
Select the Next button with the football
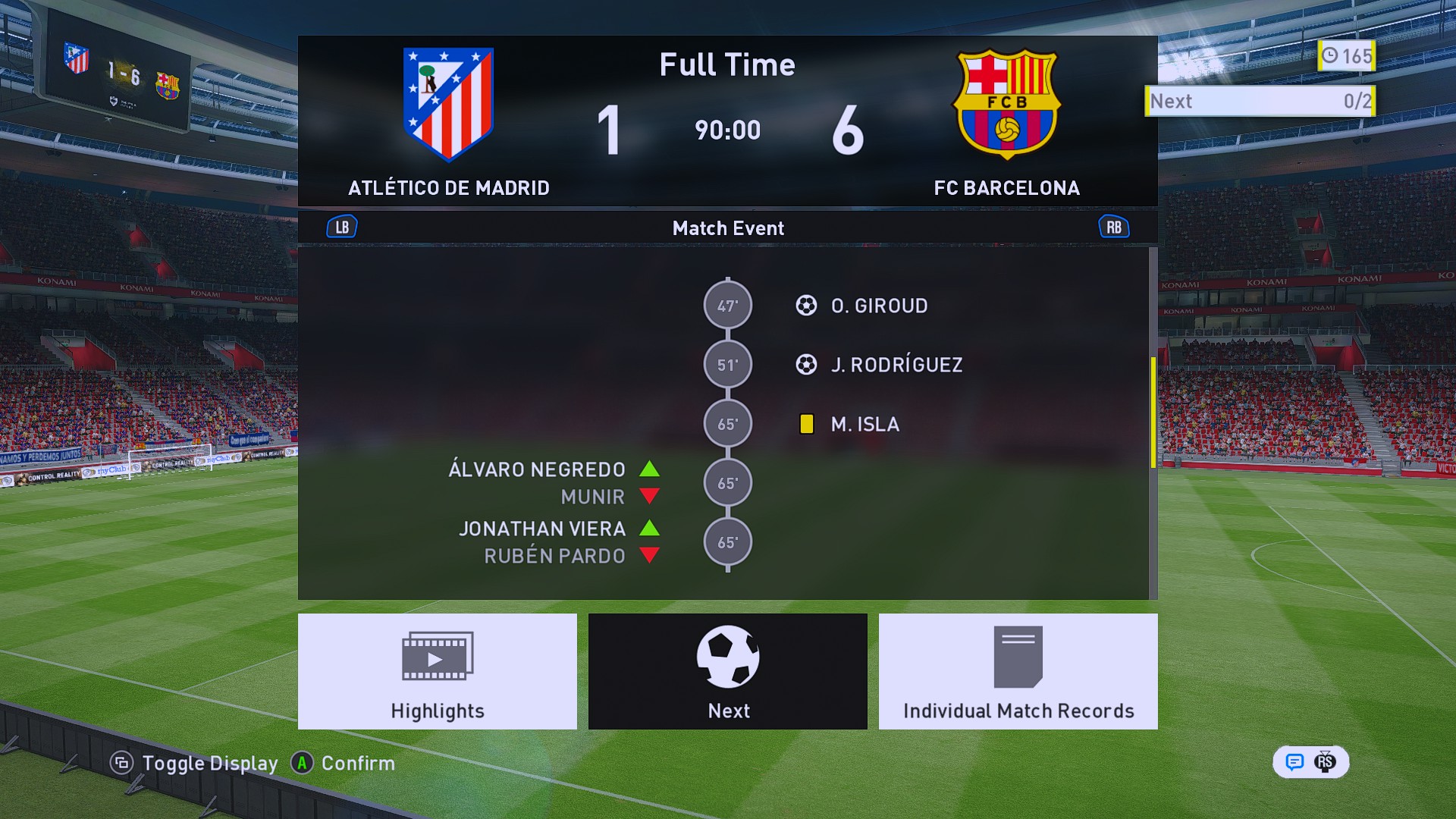click(727, 671)
